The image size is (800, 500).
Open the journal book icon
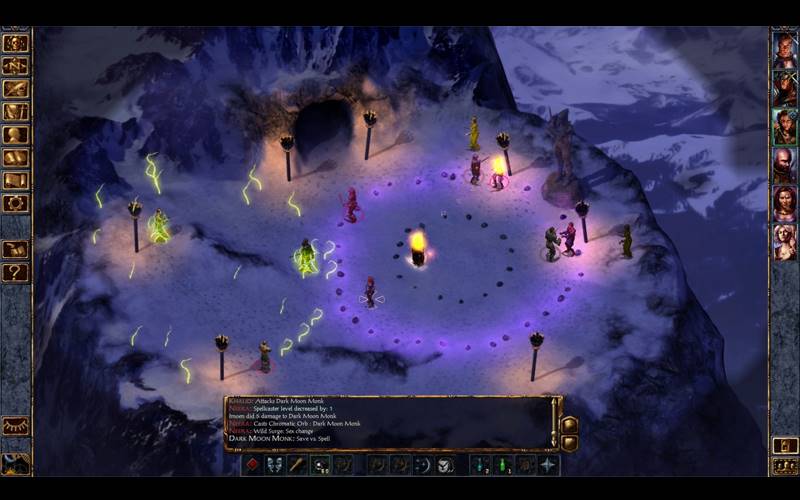(15, 89)
